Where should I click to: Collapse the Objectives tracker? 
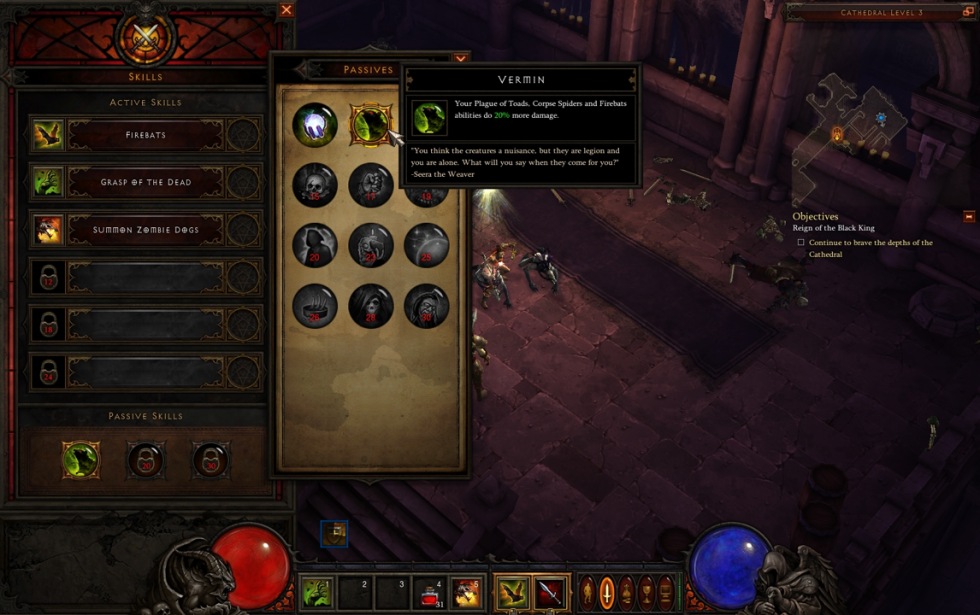968,216
